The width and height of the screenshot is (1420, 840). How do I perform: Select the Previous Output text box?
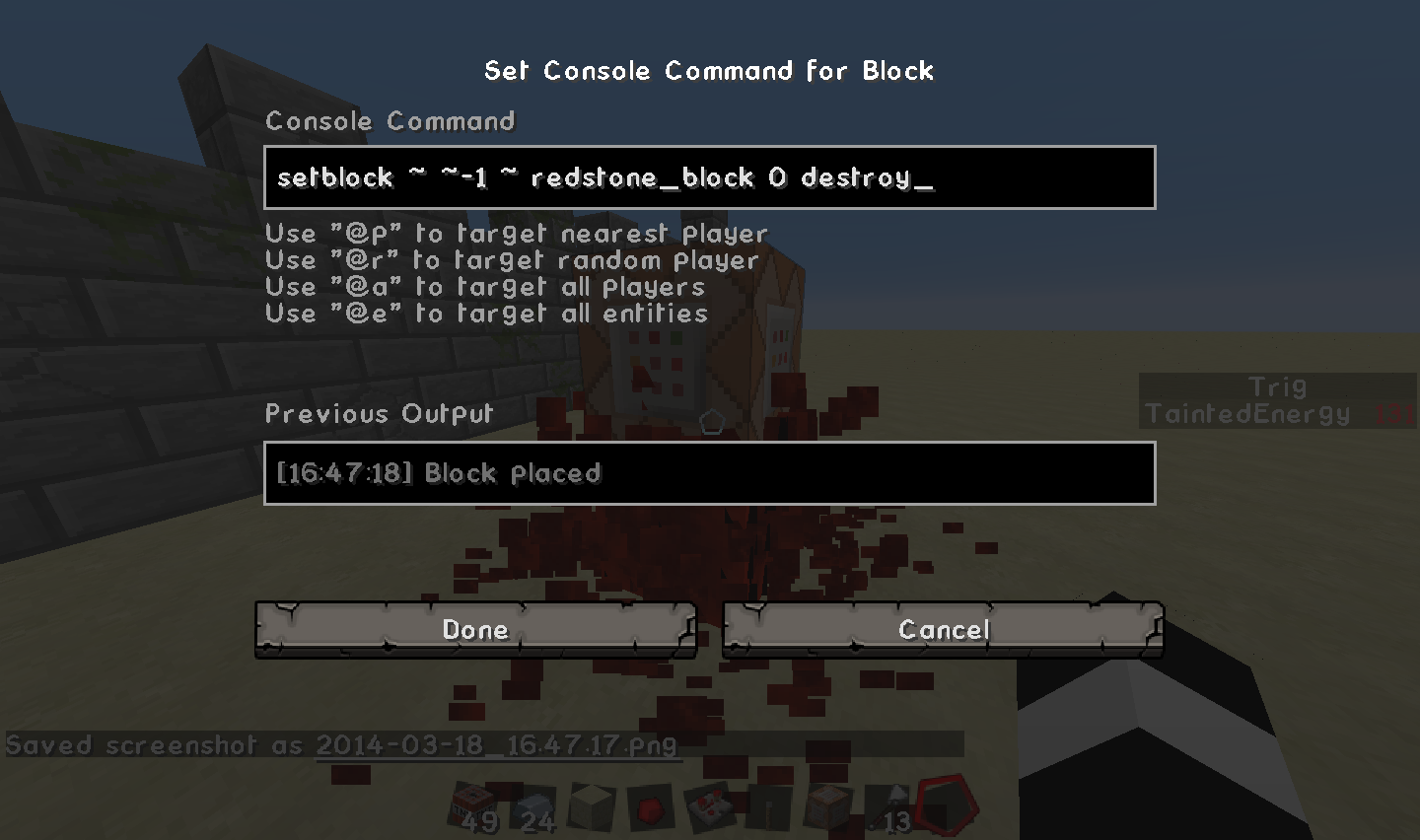click(709, 473)
